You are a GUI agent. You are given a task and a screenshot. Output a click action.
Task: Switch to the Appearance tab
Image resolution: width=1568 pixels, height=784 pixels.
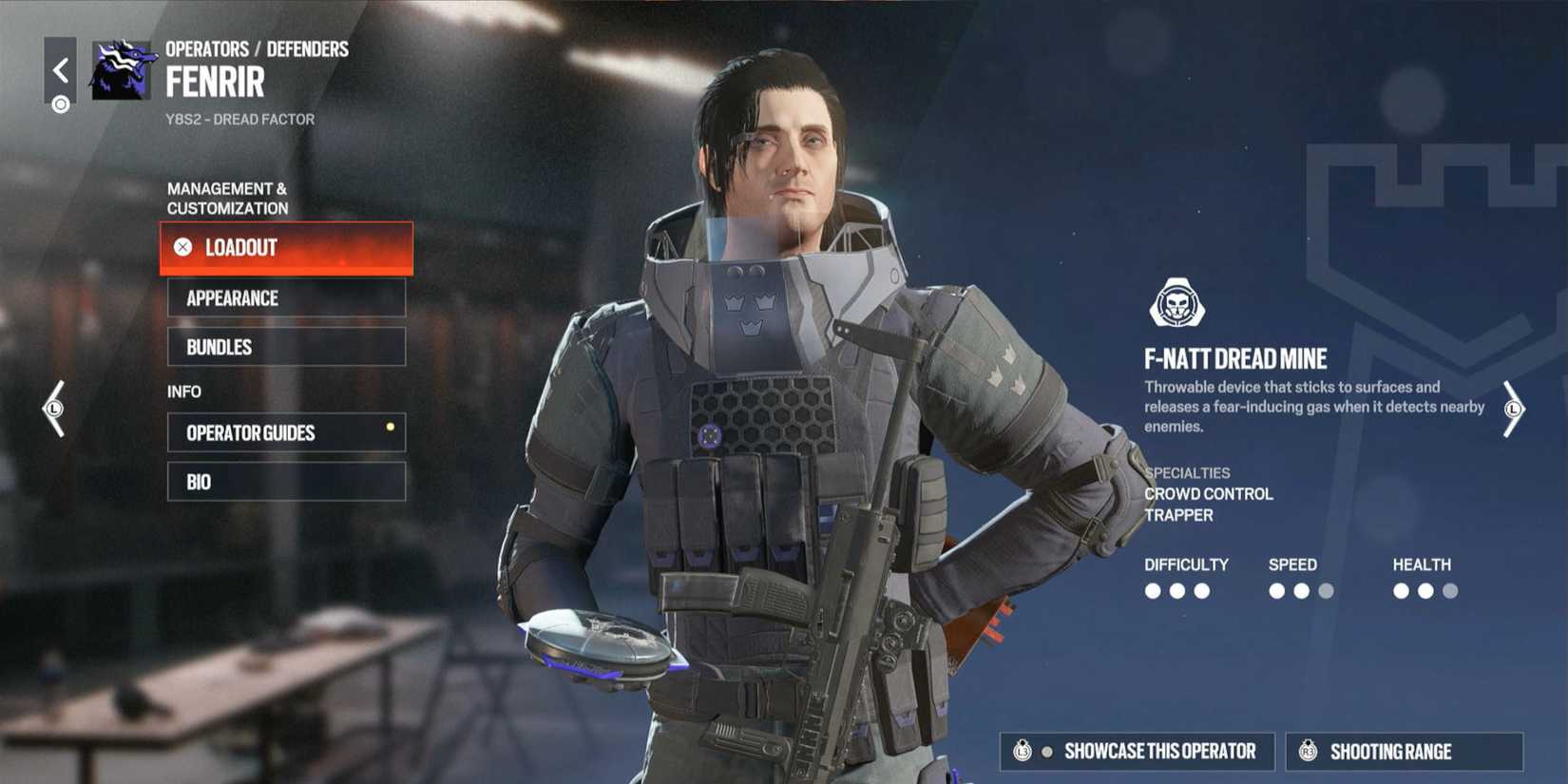coord(286,297)
